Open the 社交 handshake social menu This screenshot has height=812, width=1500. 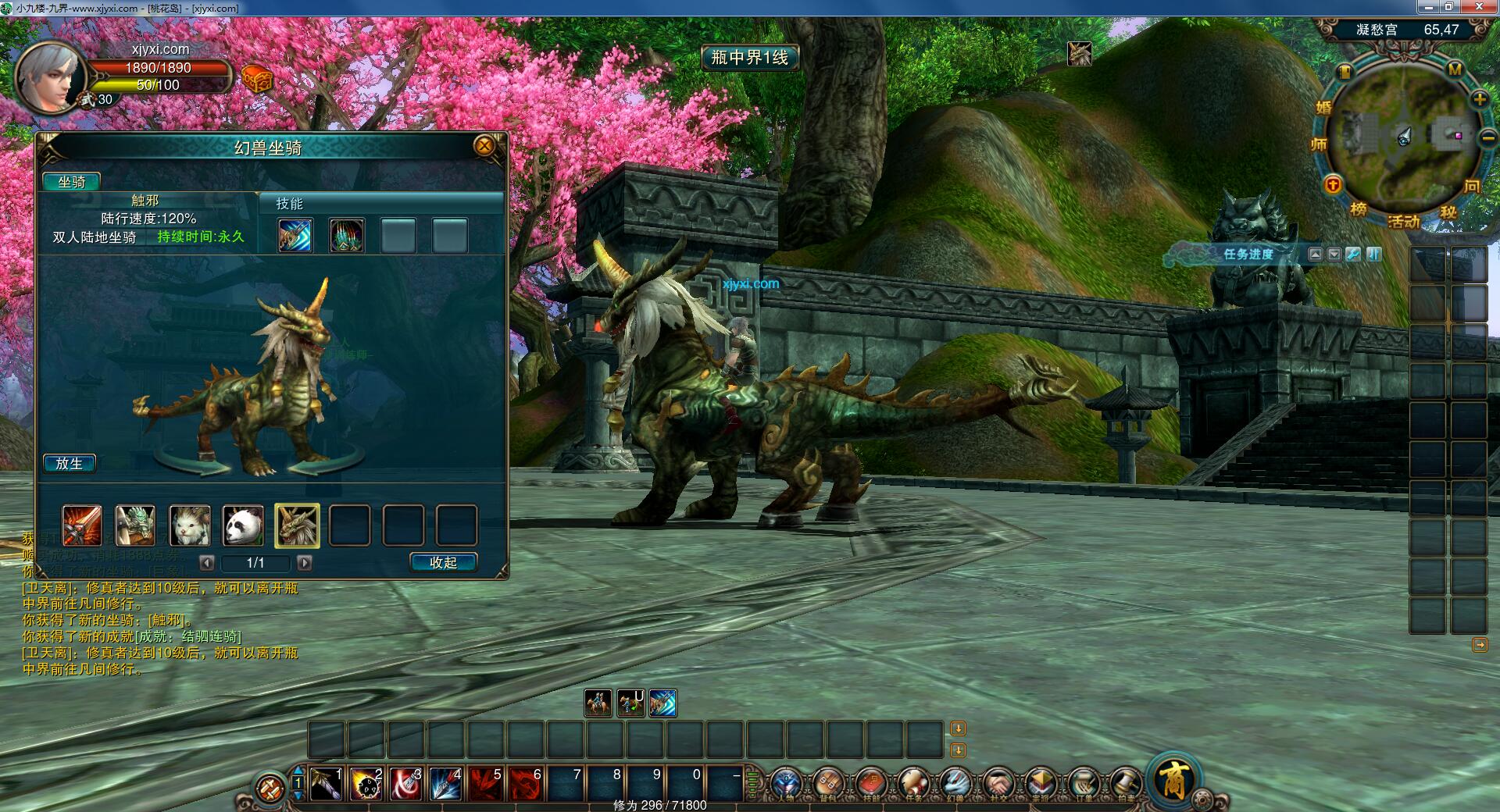tap(998, 783)
